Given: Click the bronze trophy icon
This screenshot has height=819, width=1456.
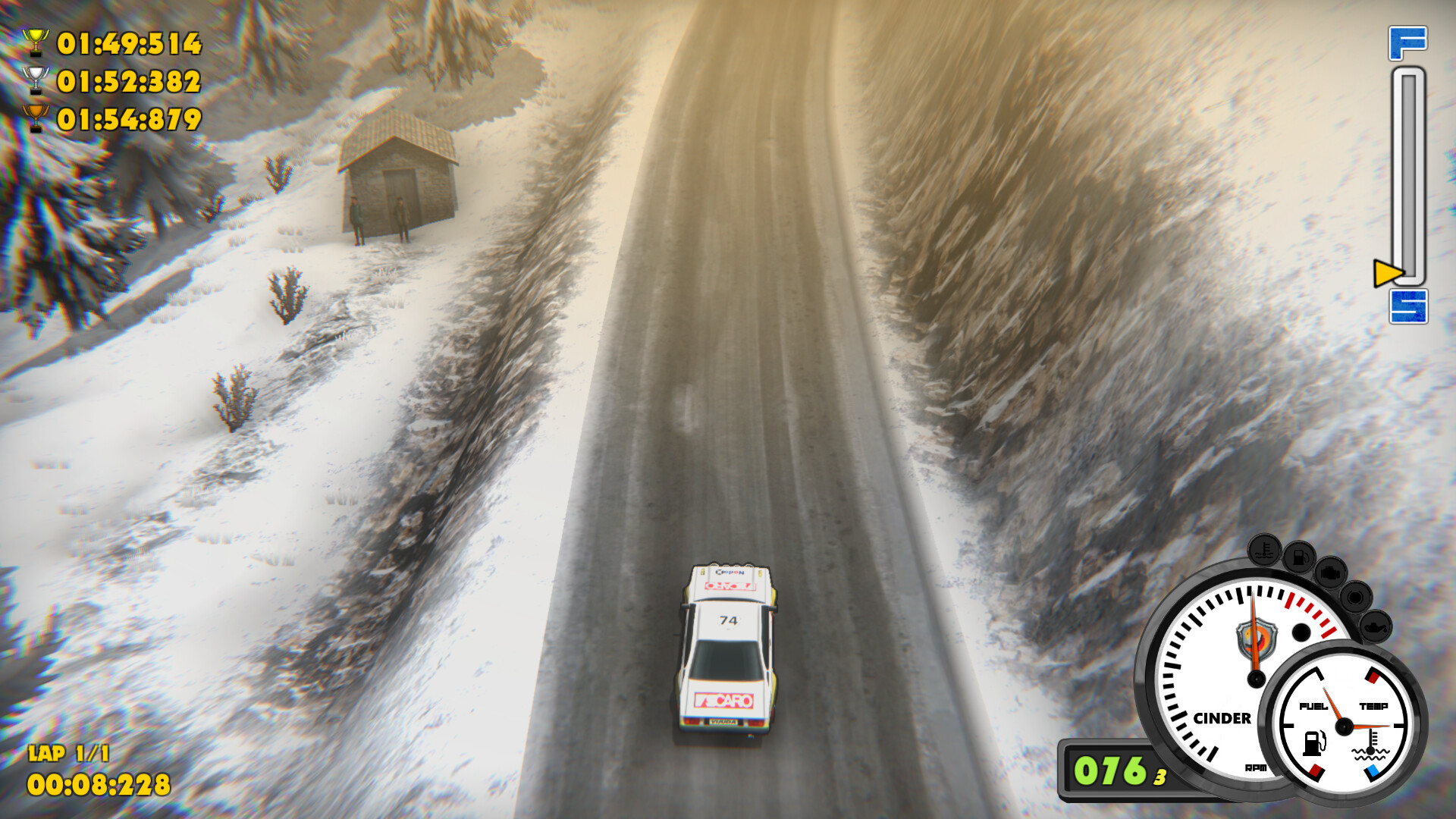Looking at the screenshot, I should [35, 118].
